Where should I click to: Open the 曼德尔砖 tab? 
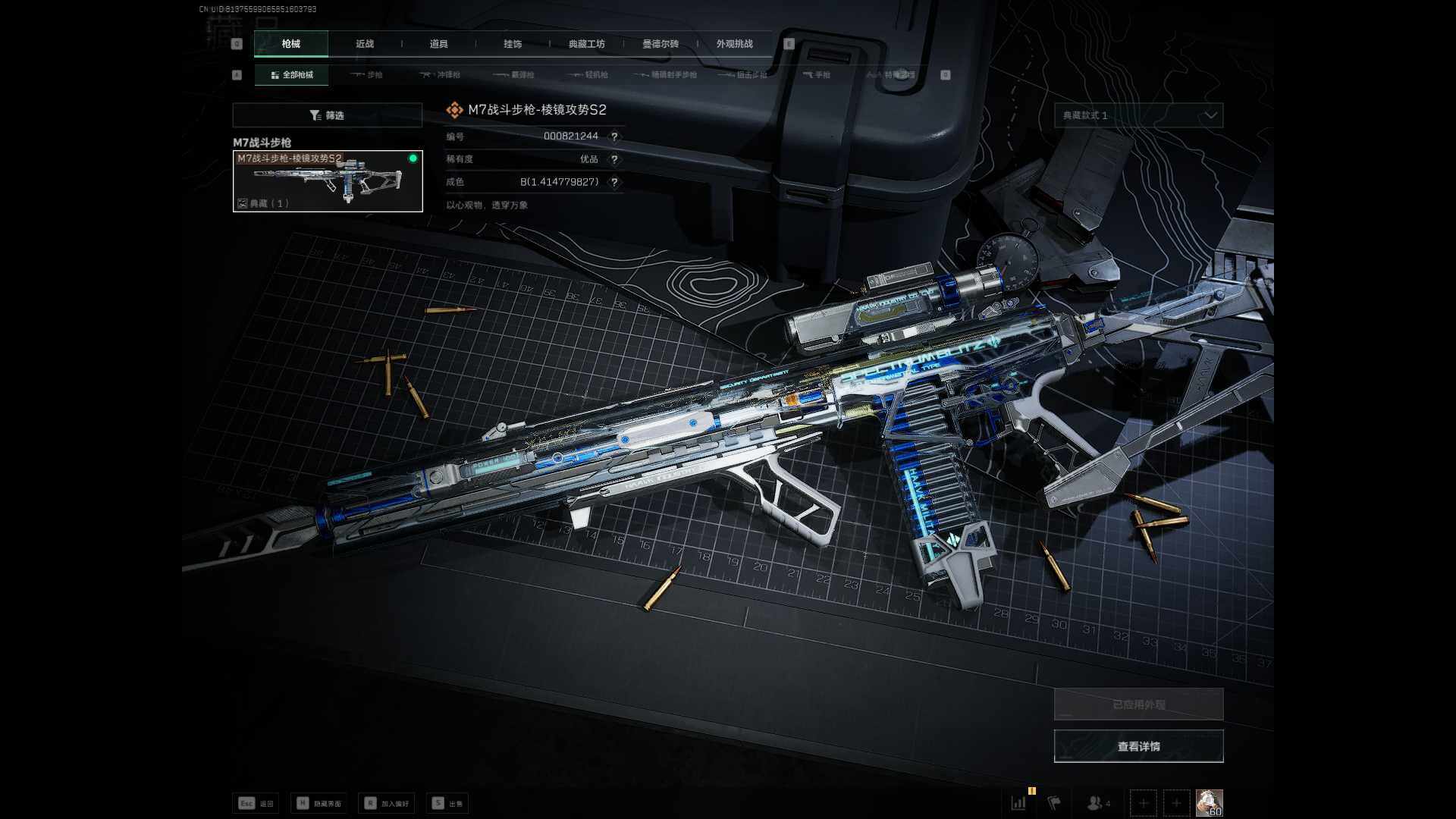pos(661,44)
